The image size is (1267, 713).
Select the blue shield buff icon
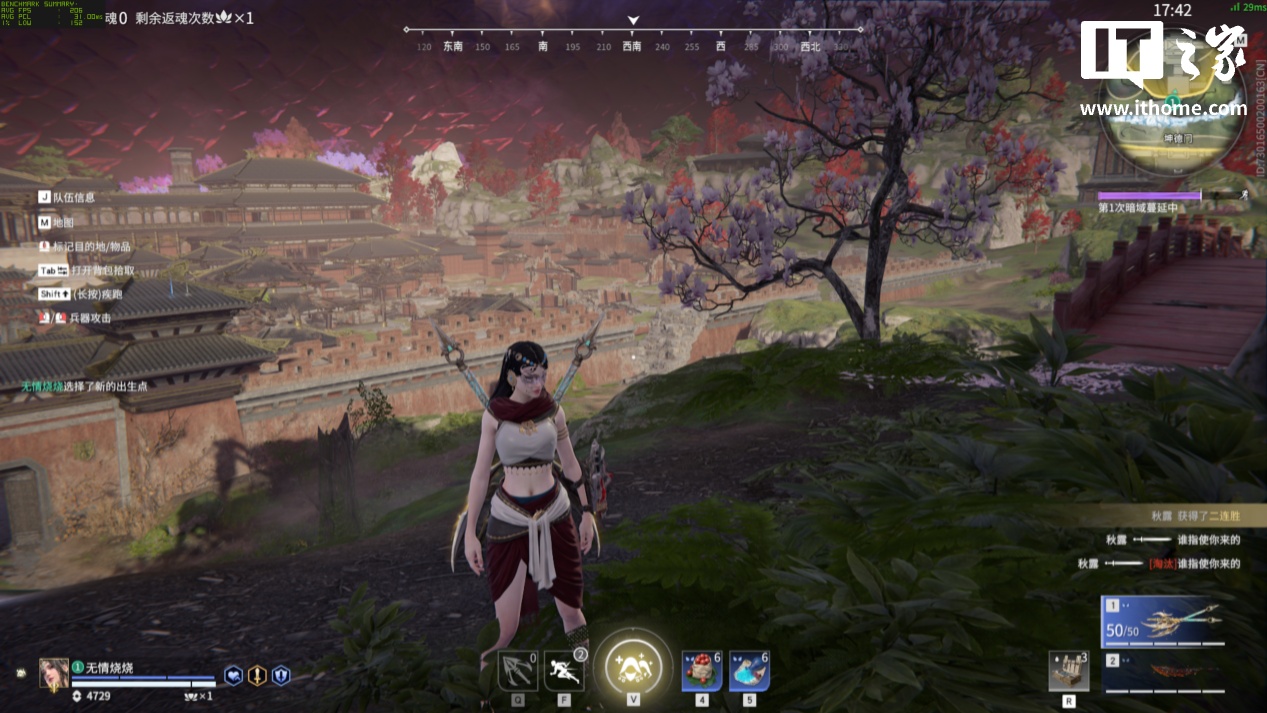pos(281,676)
